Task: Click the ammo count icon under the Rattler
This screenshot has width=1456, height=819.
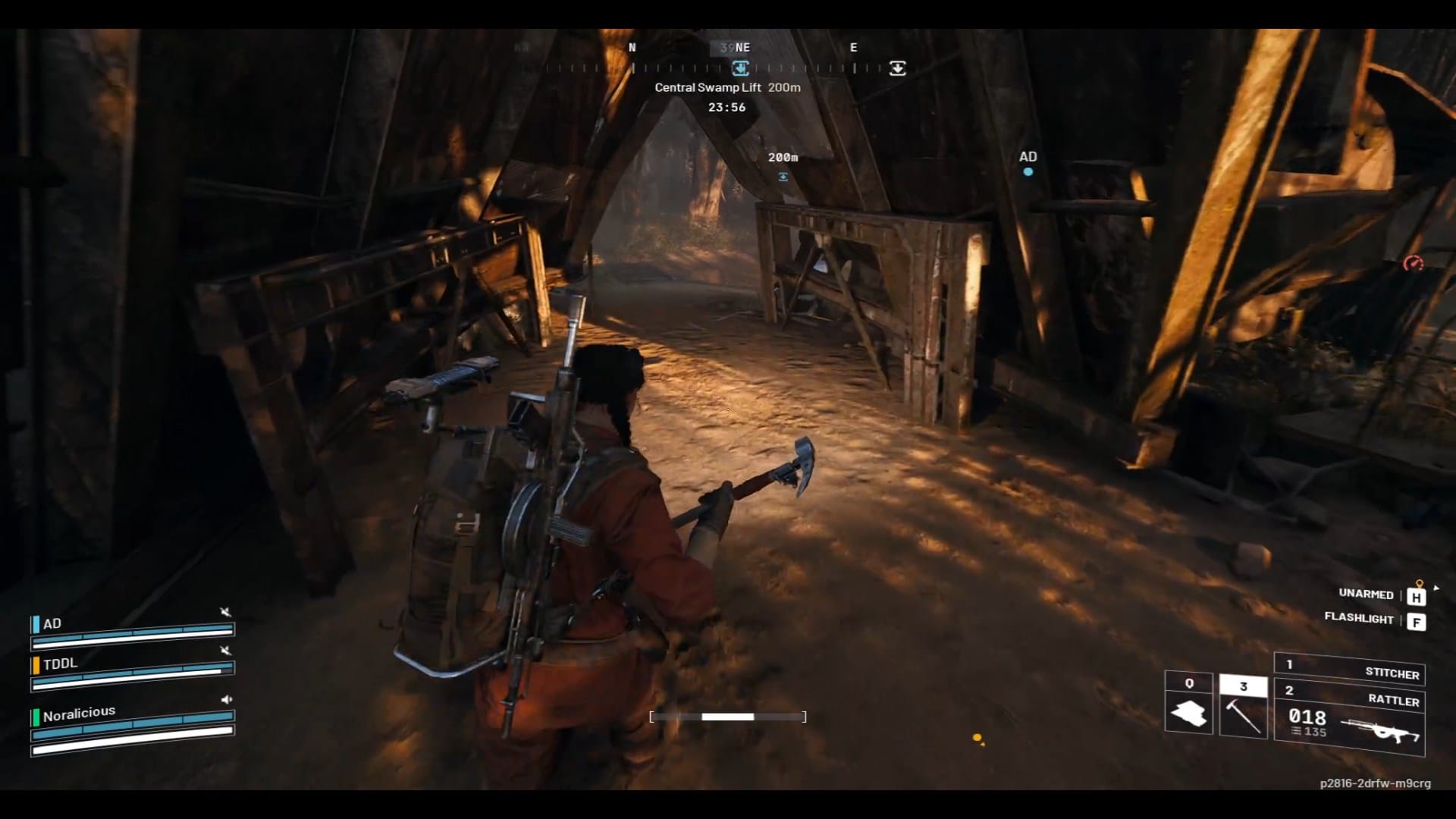Action: pyautogui.click(x=1294, y=732)
